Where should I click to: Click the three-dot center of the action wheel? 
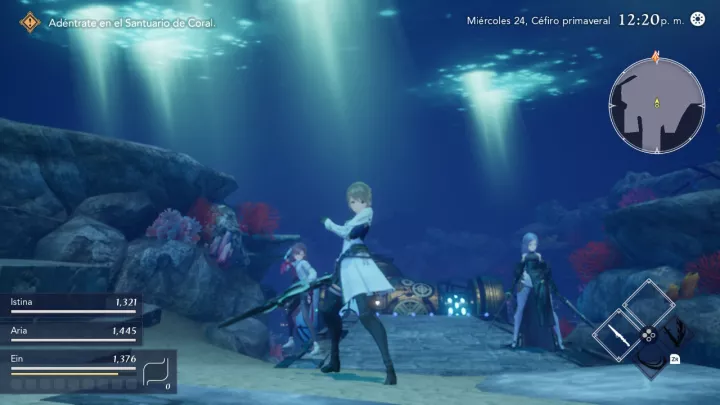pyautogui.click(x=648, y=335)
